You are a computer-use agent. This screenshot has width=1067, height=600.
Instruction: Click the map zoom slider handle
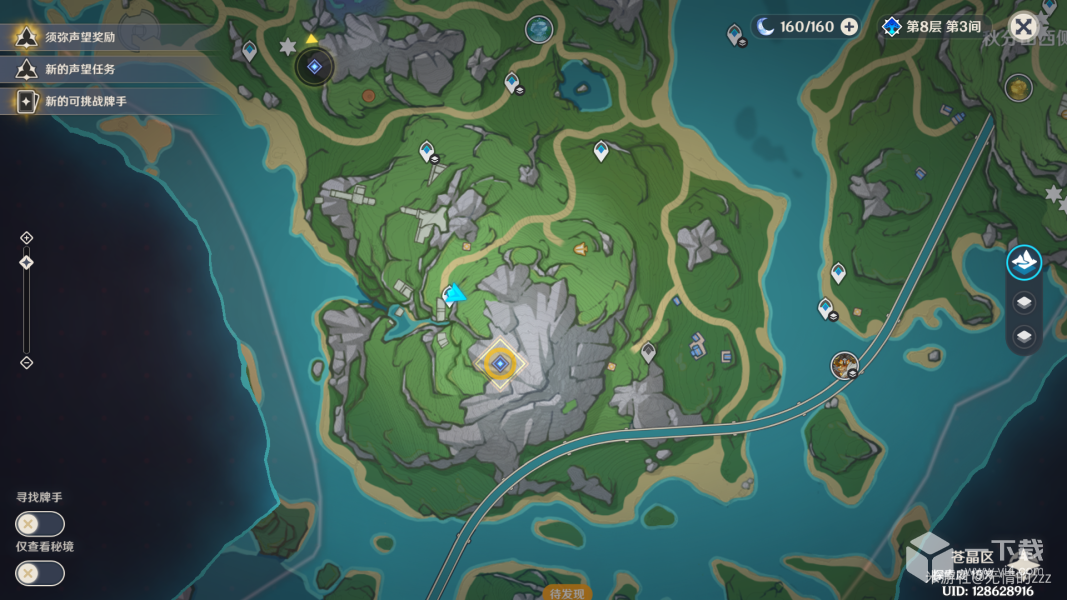(27, 262)
